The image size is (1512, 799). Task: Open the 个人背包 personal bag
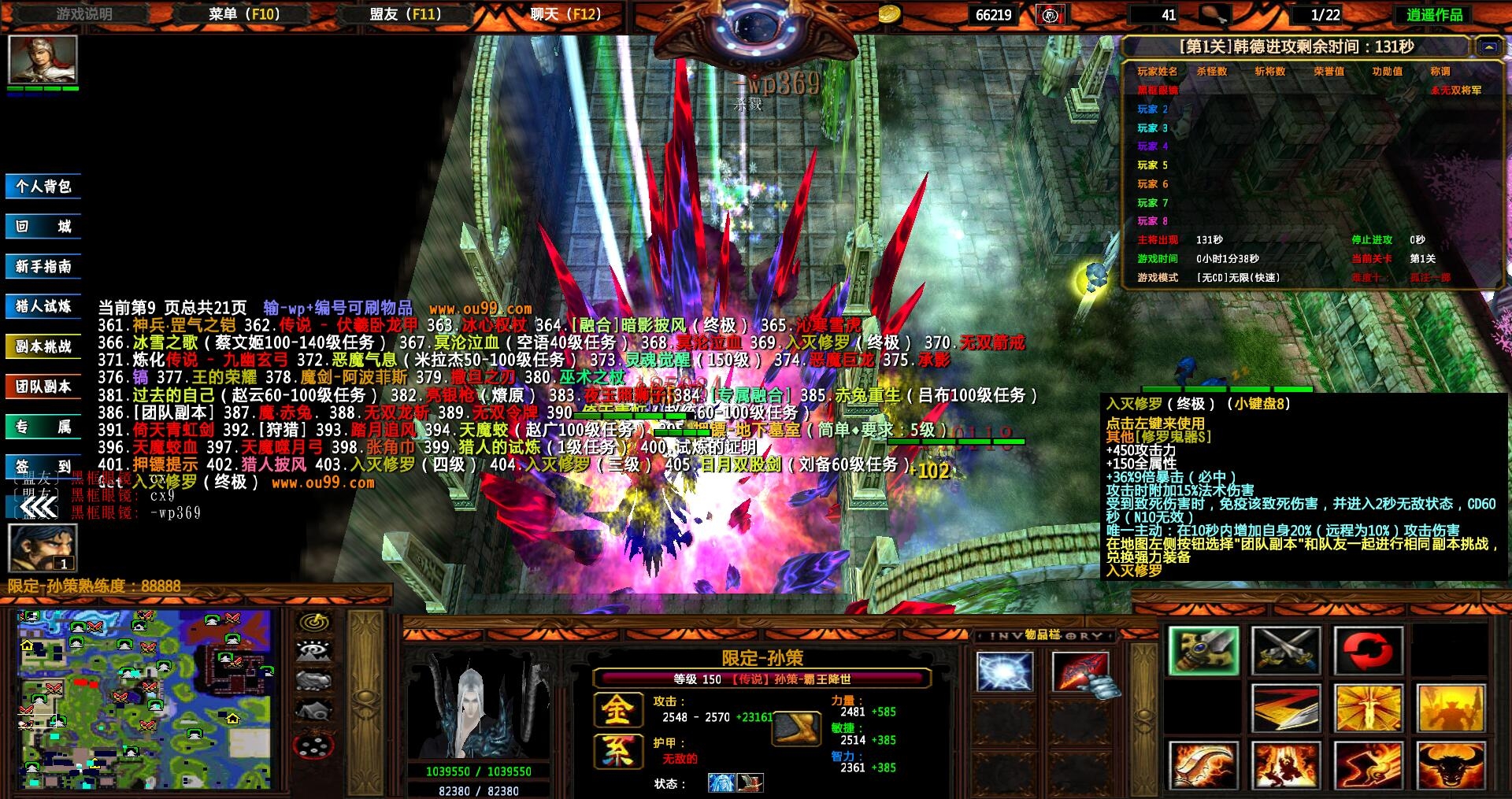43,187
